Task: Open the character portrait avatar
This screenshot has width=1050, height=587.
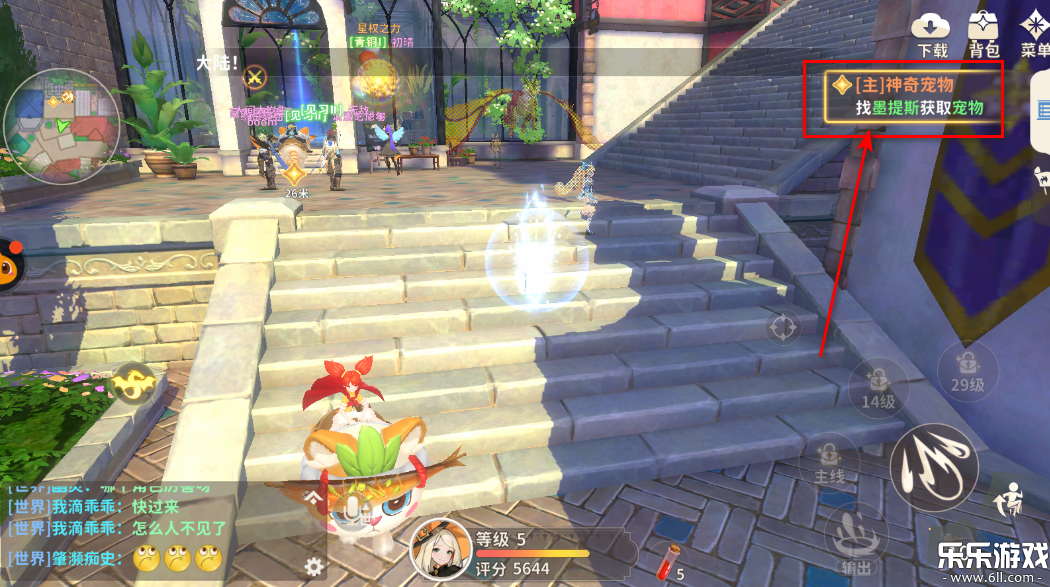Action: 441,550
